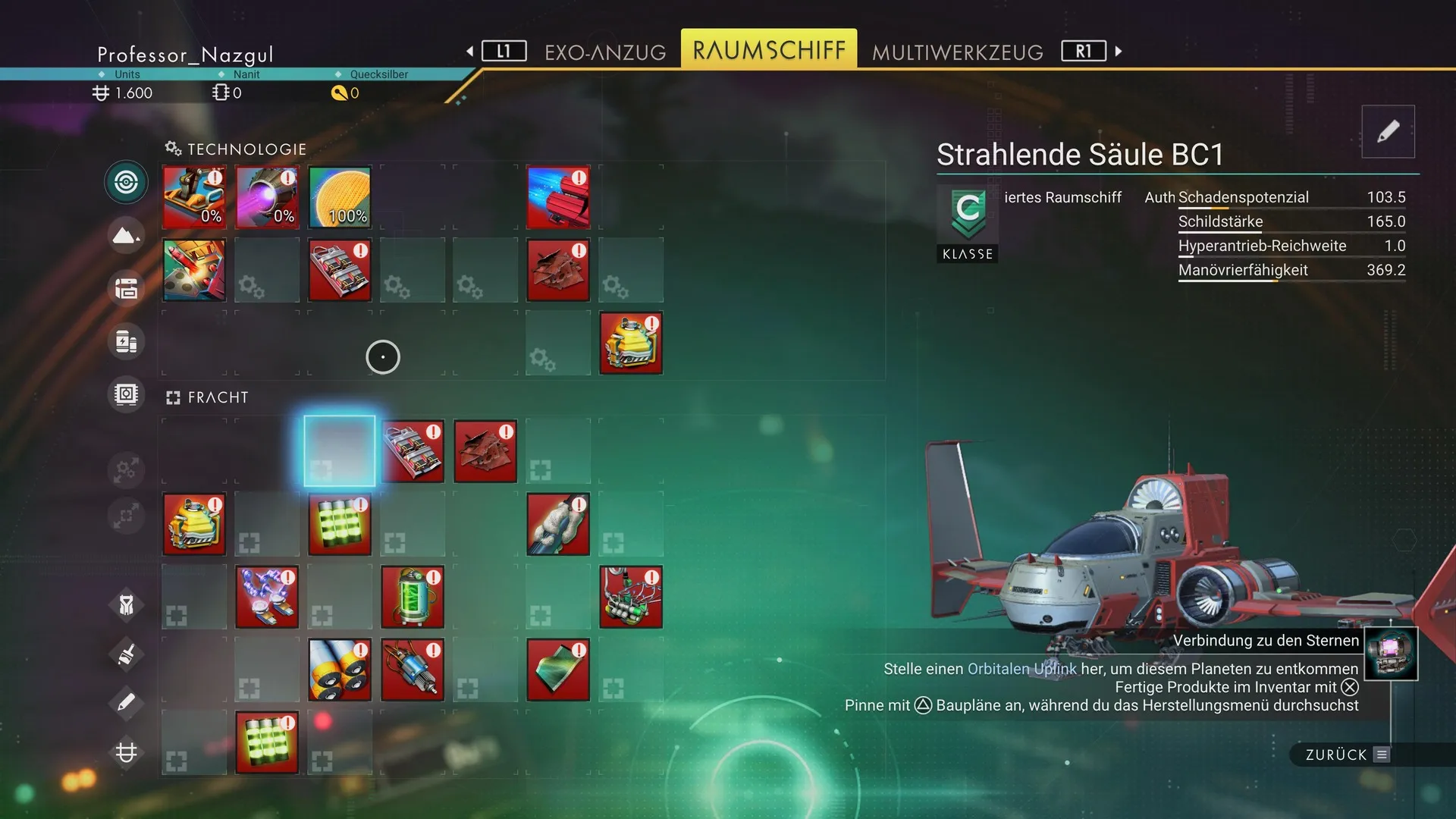Open the MULTIWERKZEUG tab
Image resolution: width=1456 pixels, height=819 pixels.
pyautogui.click(x=957, y=52)
